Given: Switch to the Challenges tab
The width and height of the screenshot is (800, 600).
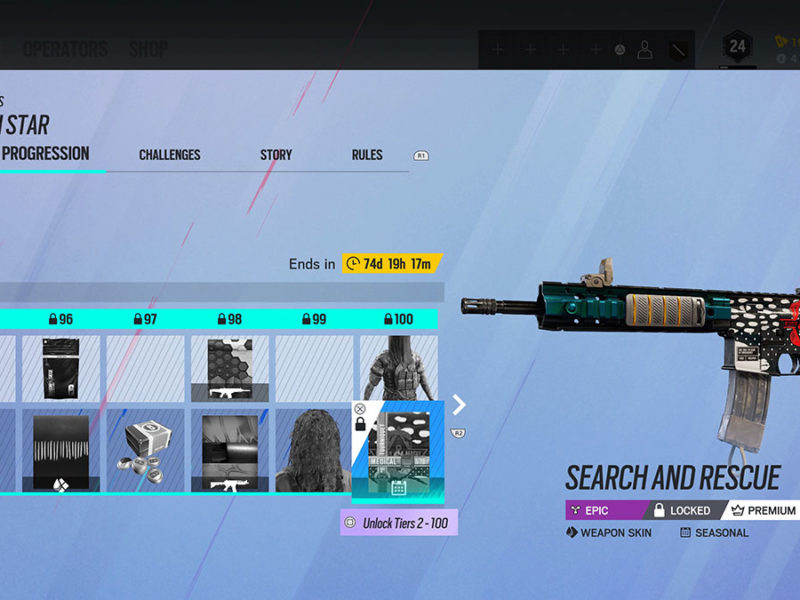Looking at the screenshot, I should pyautogui.click(x=169, y=155).
